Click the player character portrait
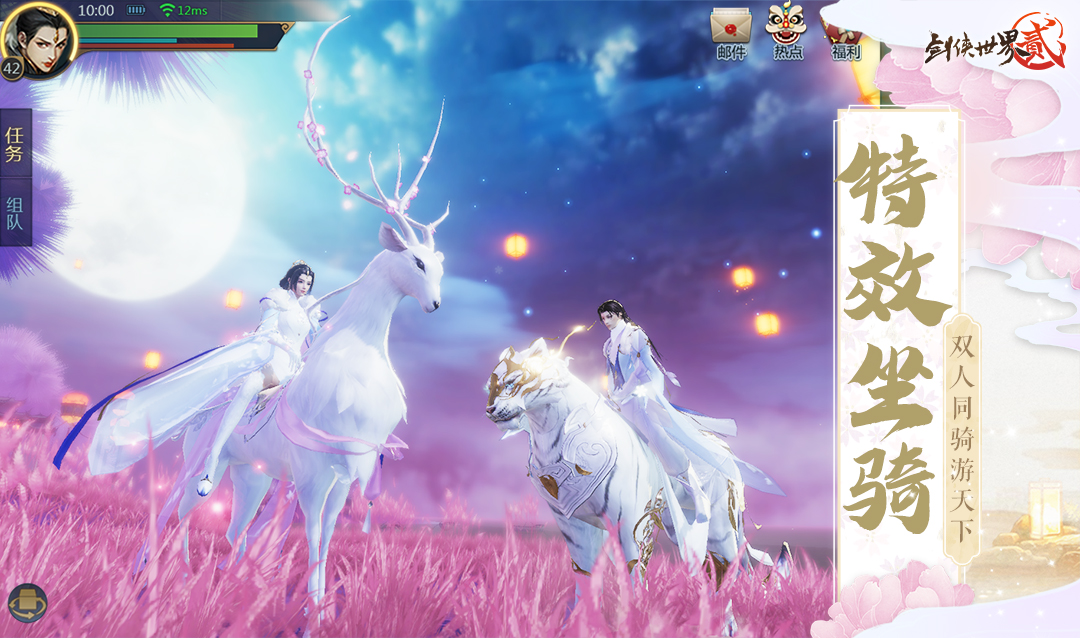1080x638 pixels. pyautogui.click(x=38, y=36)
